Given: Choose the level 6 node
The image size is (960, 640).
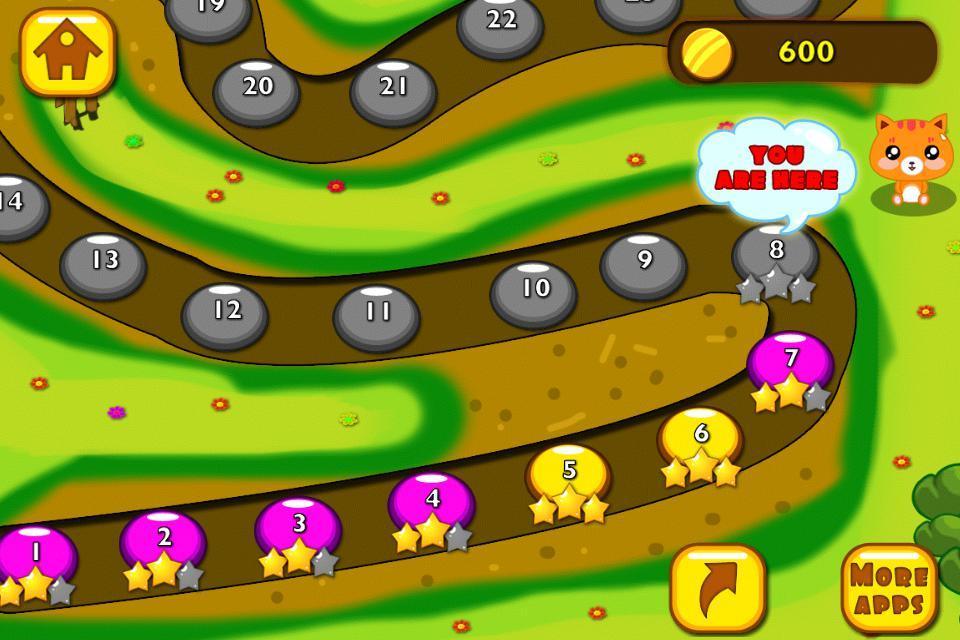Looking at the screenshot, I should tap(700, 438).
